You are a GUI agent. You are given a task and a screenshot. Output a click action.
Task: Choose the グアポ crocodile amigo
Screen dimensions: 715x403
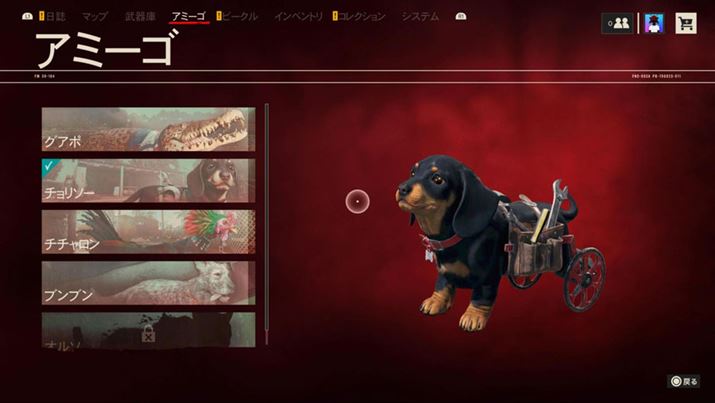(148, 129)
